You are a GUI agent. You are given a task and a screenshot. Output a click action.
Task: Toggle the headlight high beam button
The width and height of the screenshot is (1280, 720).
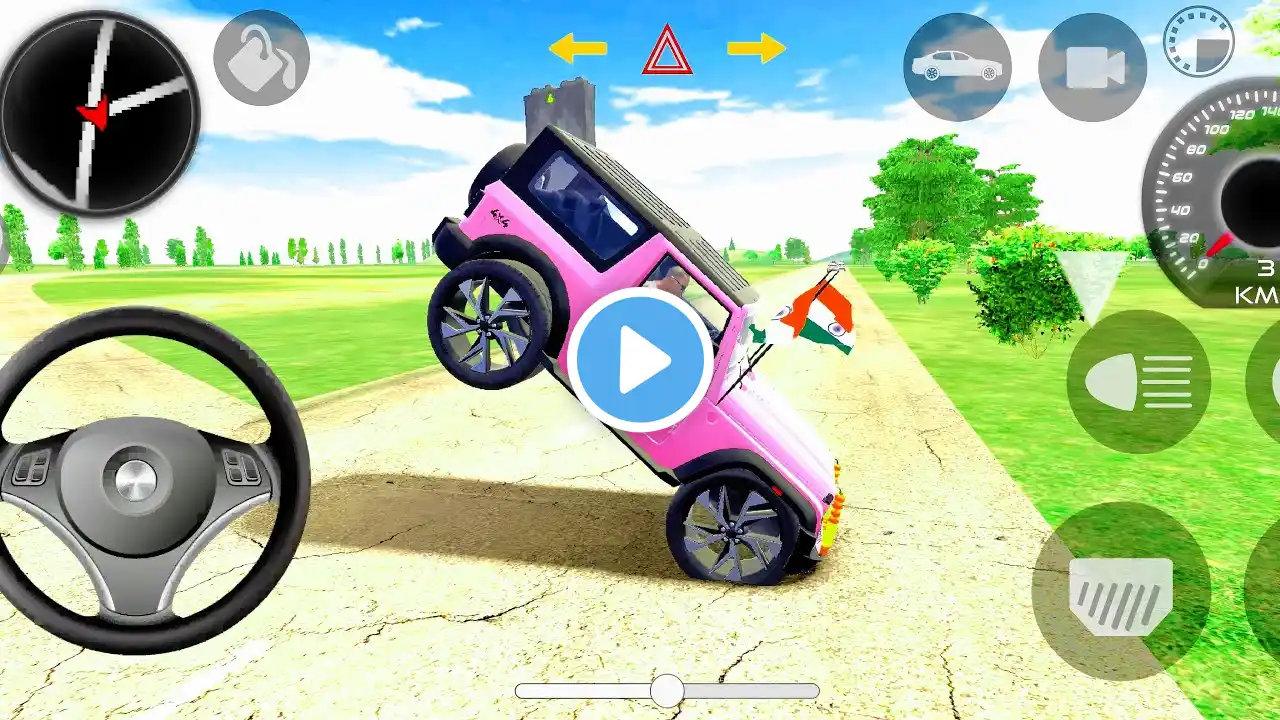tap(1137, 382)
